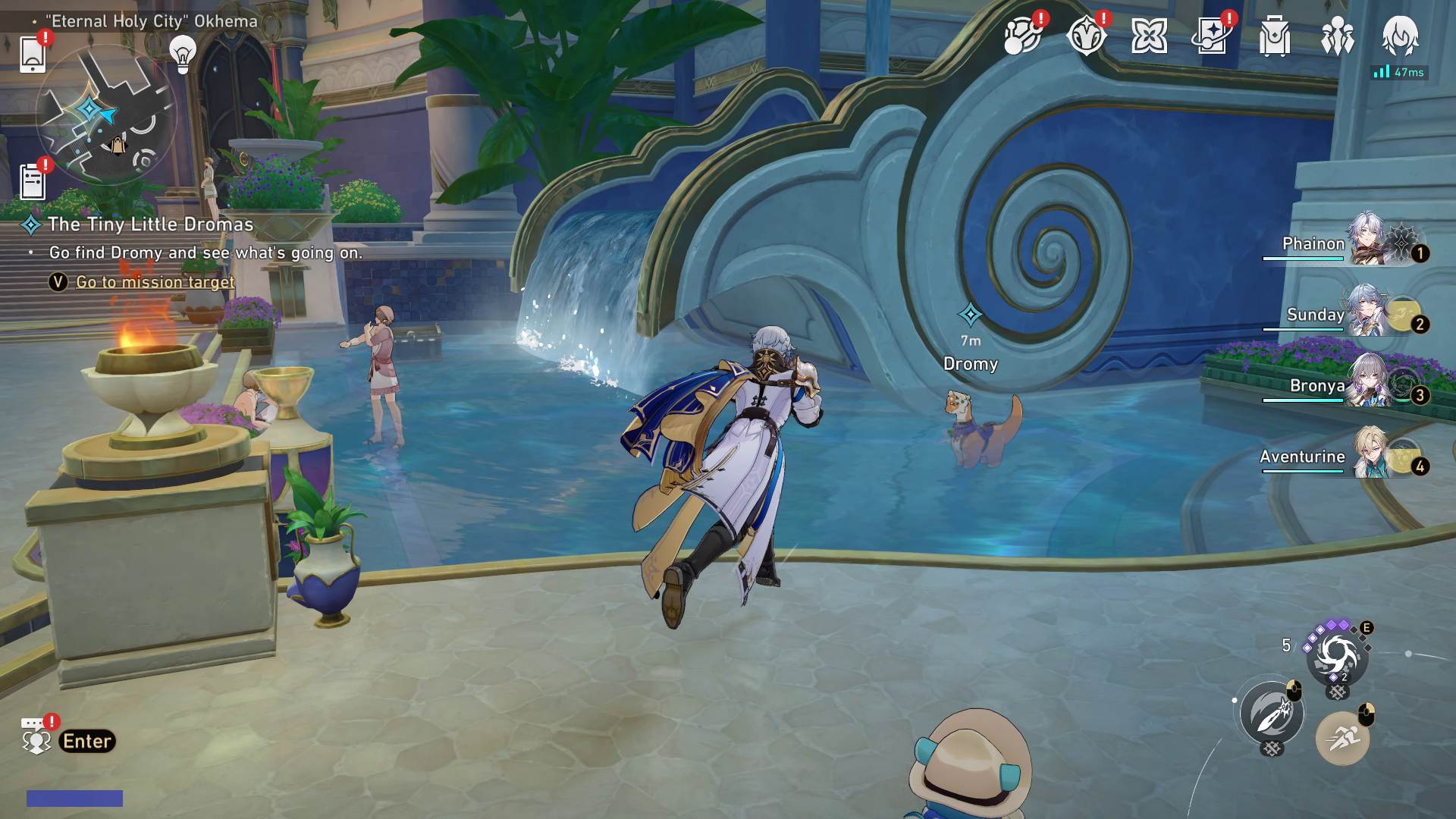The image size is (1456, 819).
Task: Click the circular minimap
Action: 106,114
